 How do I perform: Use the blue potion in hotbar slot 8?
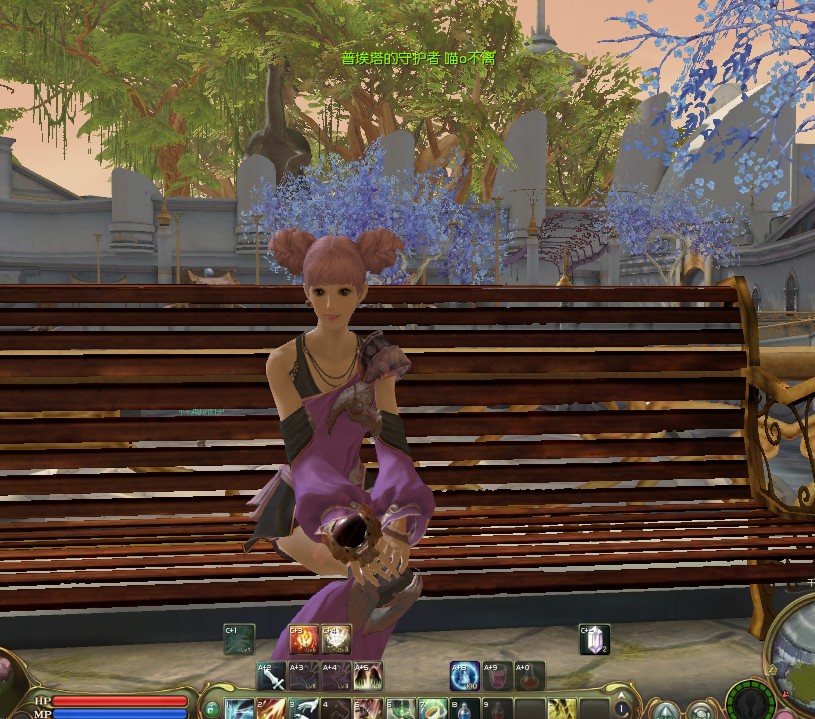click(465, 710)
